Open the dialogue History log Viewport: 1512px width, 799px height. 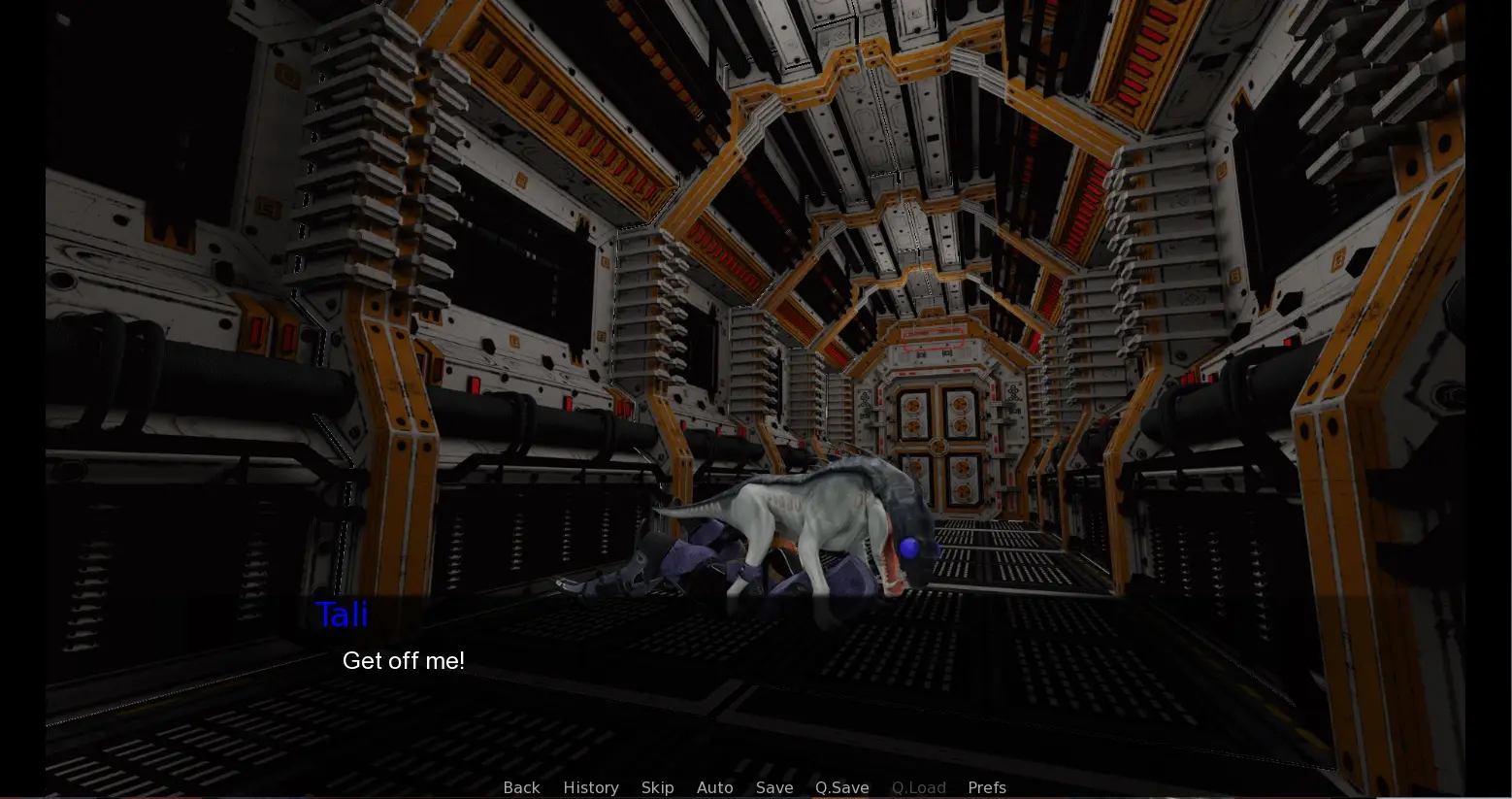[x=590, y=787]
